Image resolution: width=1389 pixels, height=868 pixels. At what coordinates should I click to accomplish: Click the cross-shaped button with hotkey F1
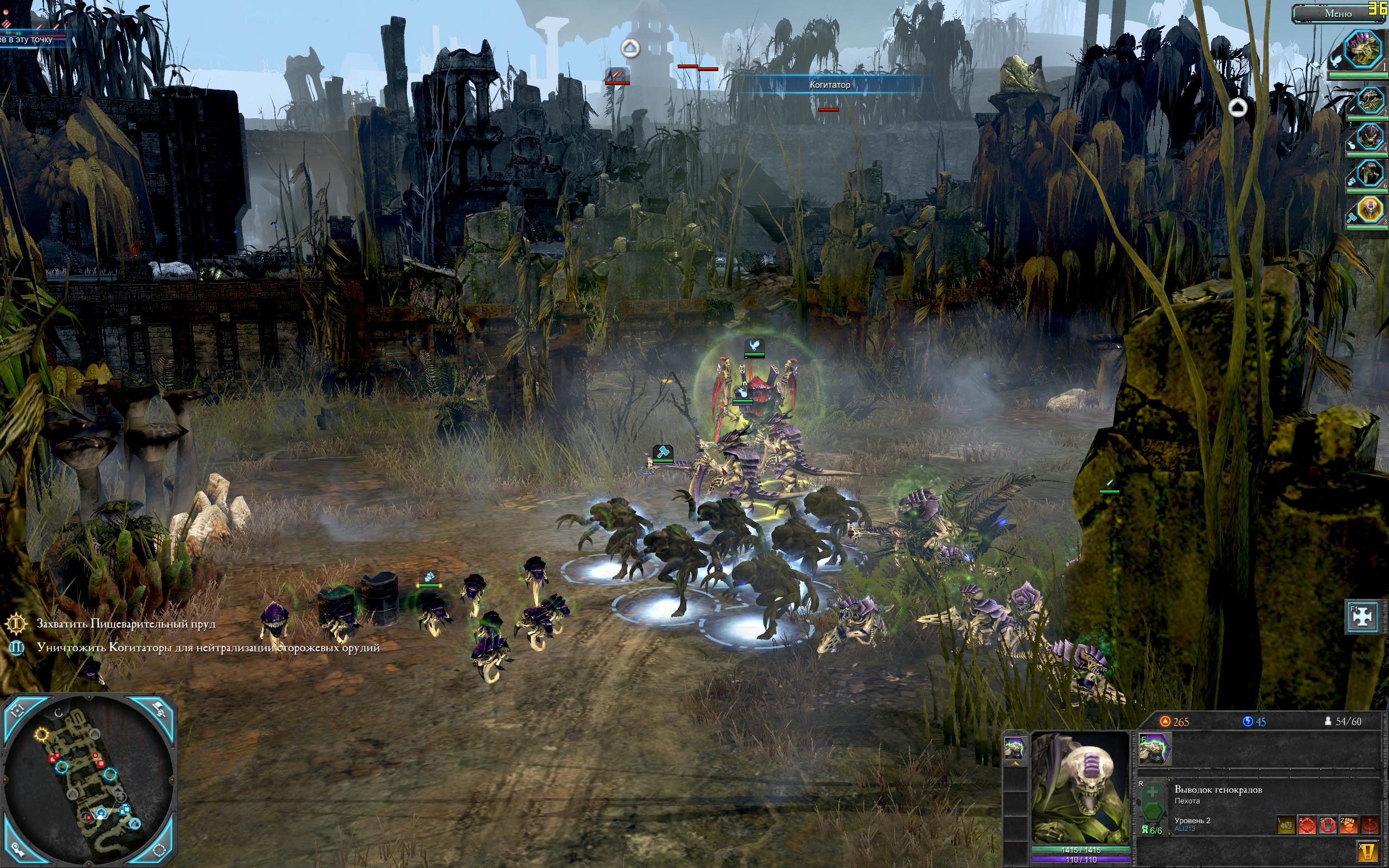pos(1362,616)
